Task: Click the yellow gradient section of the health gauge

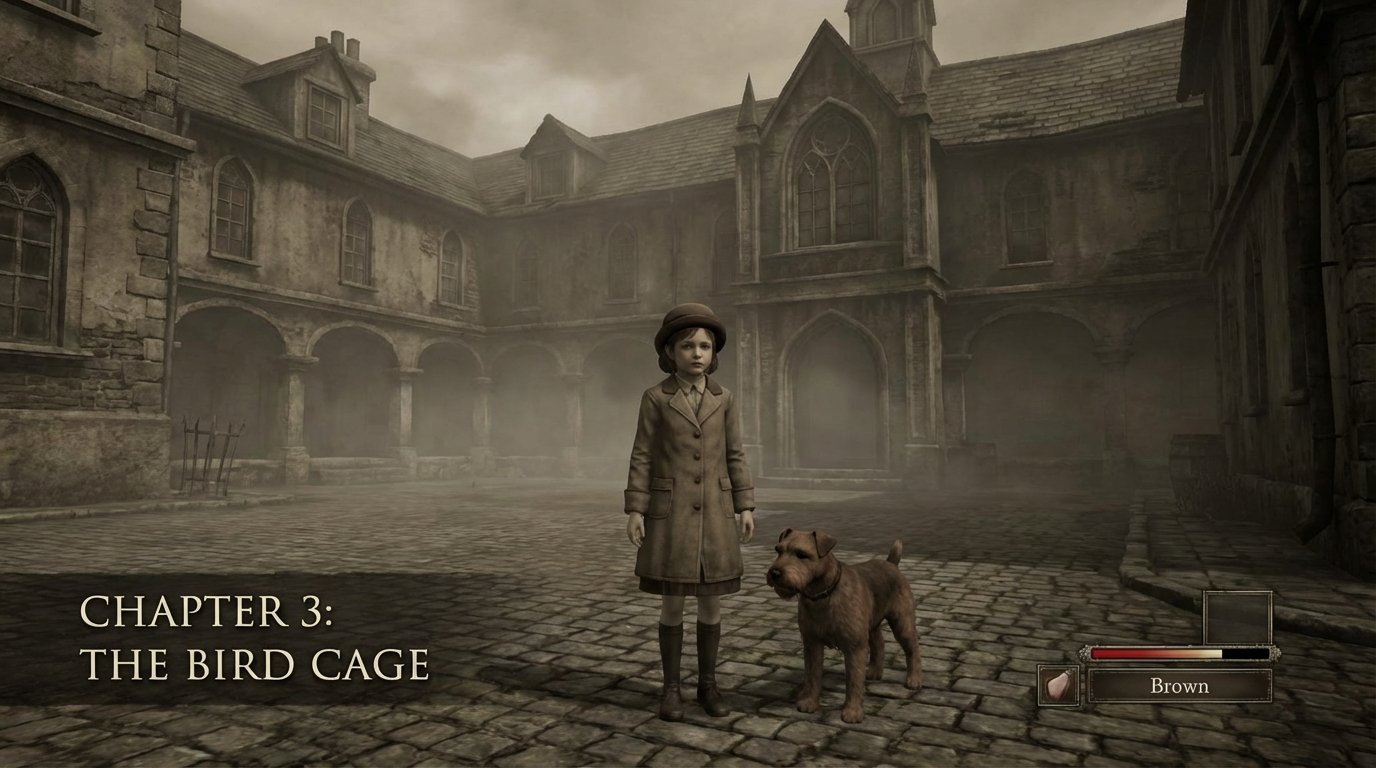Action: pos(1212,652)
